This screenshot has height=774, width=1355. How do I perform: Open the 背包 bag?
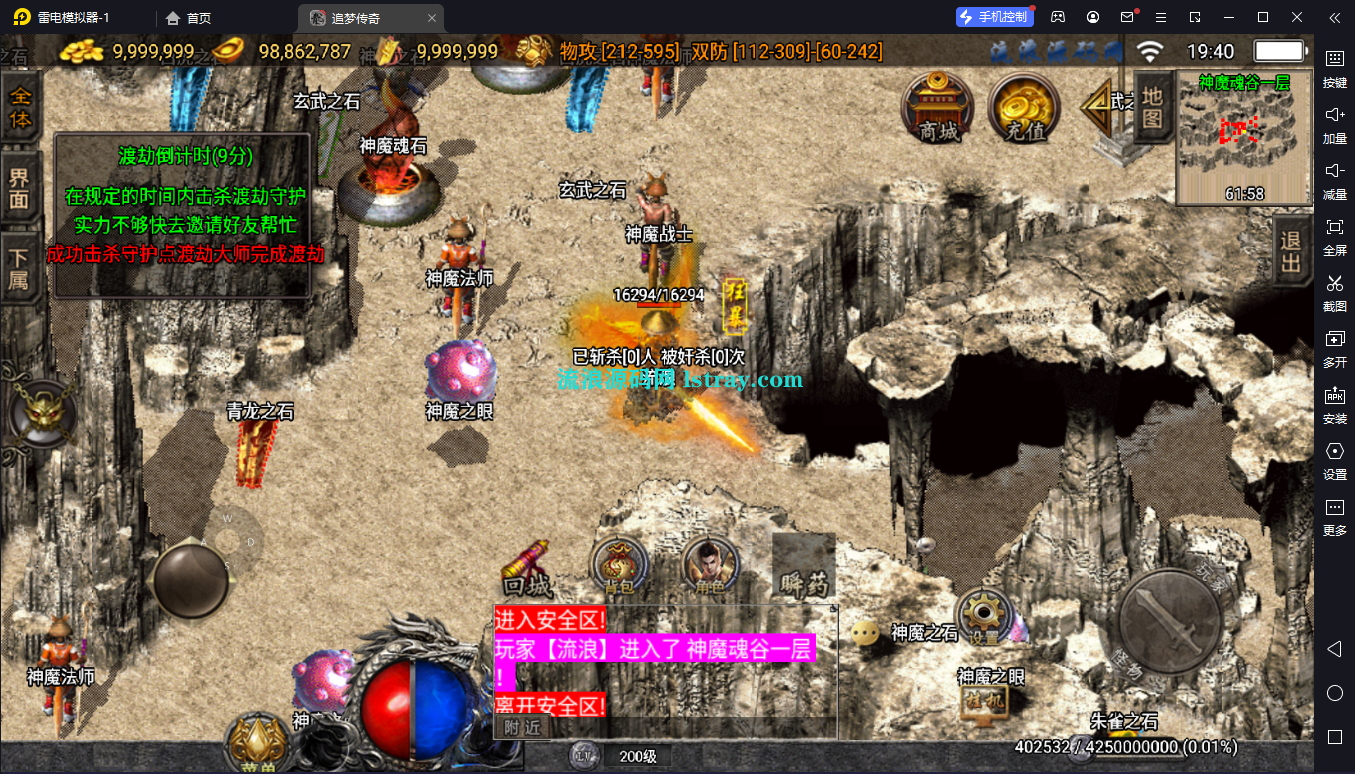pos(618,567)
